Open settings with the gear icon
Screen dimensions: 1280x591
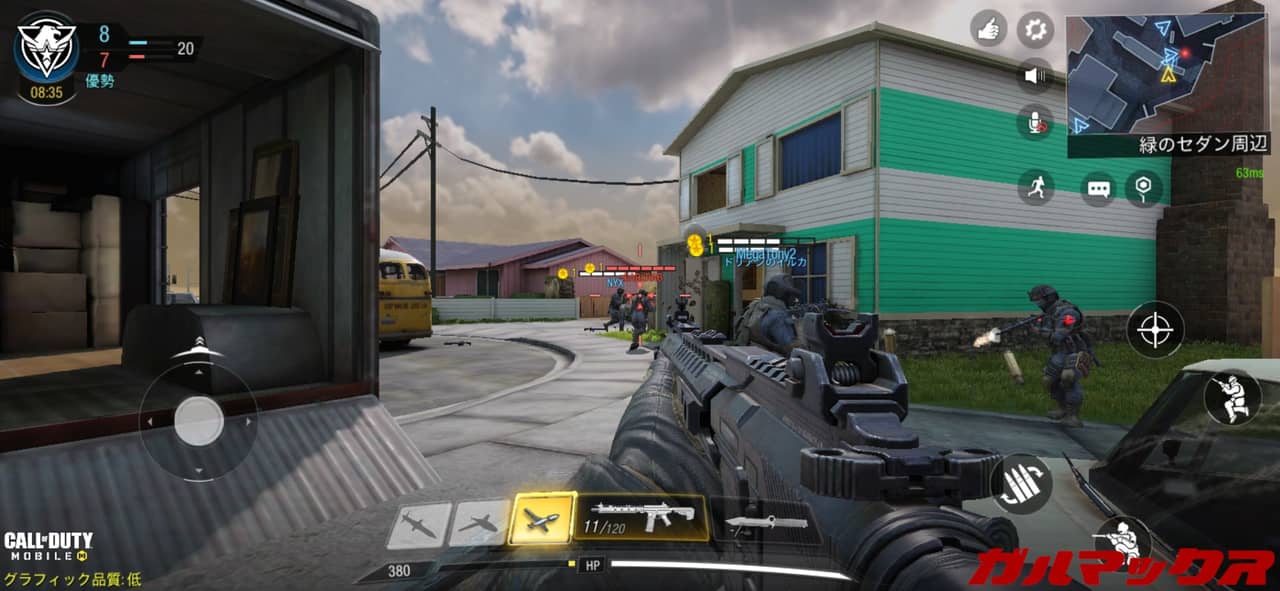coord(1036,28)
